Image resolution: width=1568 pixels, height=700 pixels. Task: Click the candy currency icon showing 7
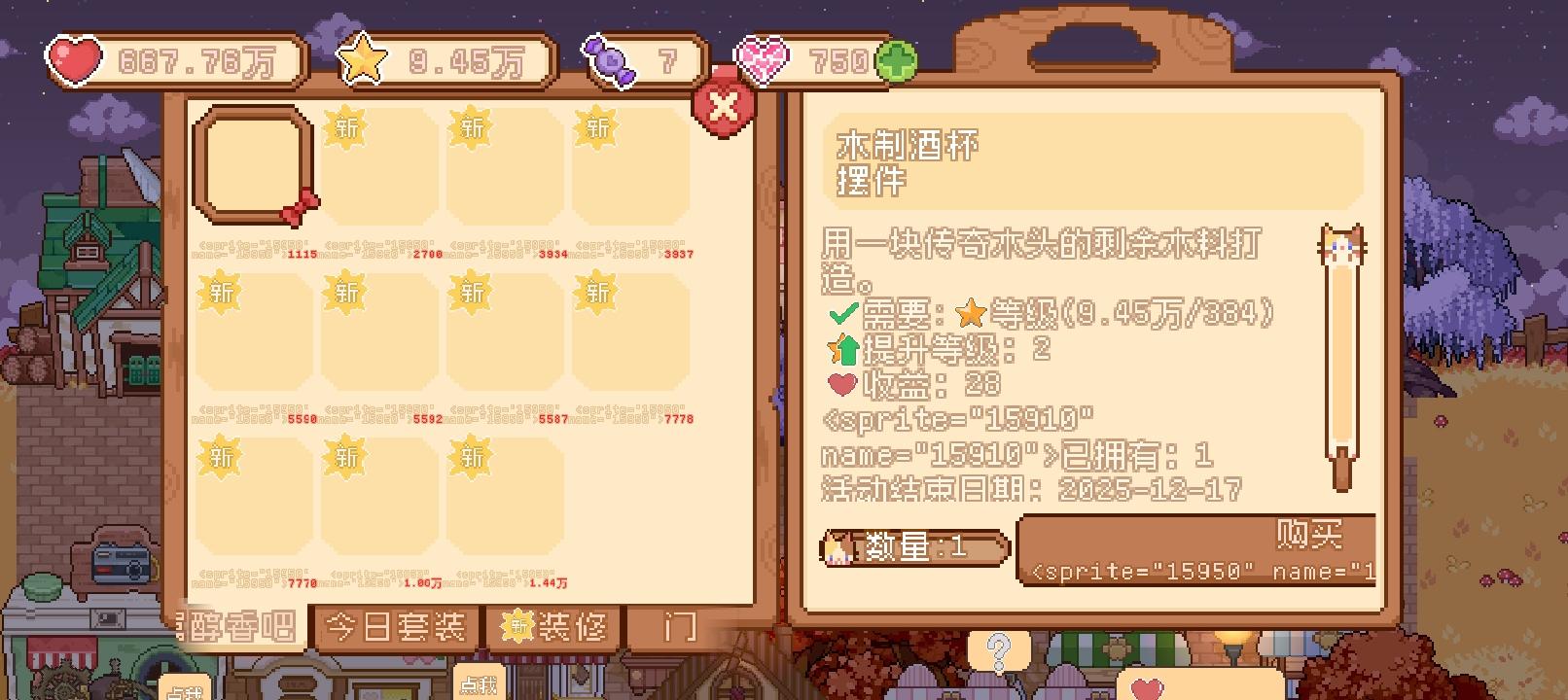pyautogui.click(x=608, y=60)
